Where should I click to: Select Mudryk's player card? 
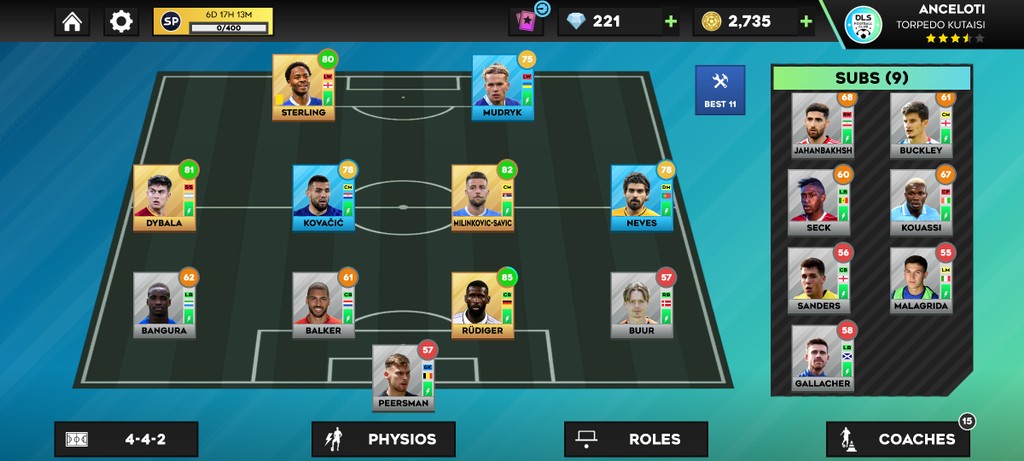pyautogui.click(x=503, y=87)
